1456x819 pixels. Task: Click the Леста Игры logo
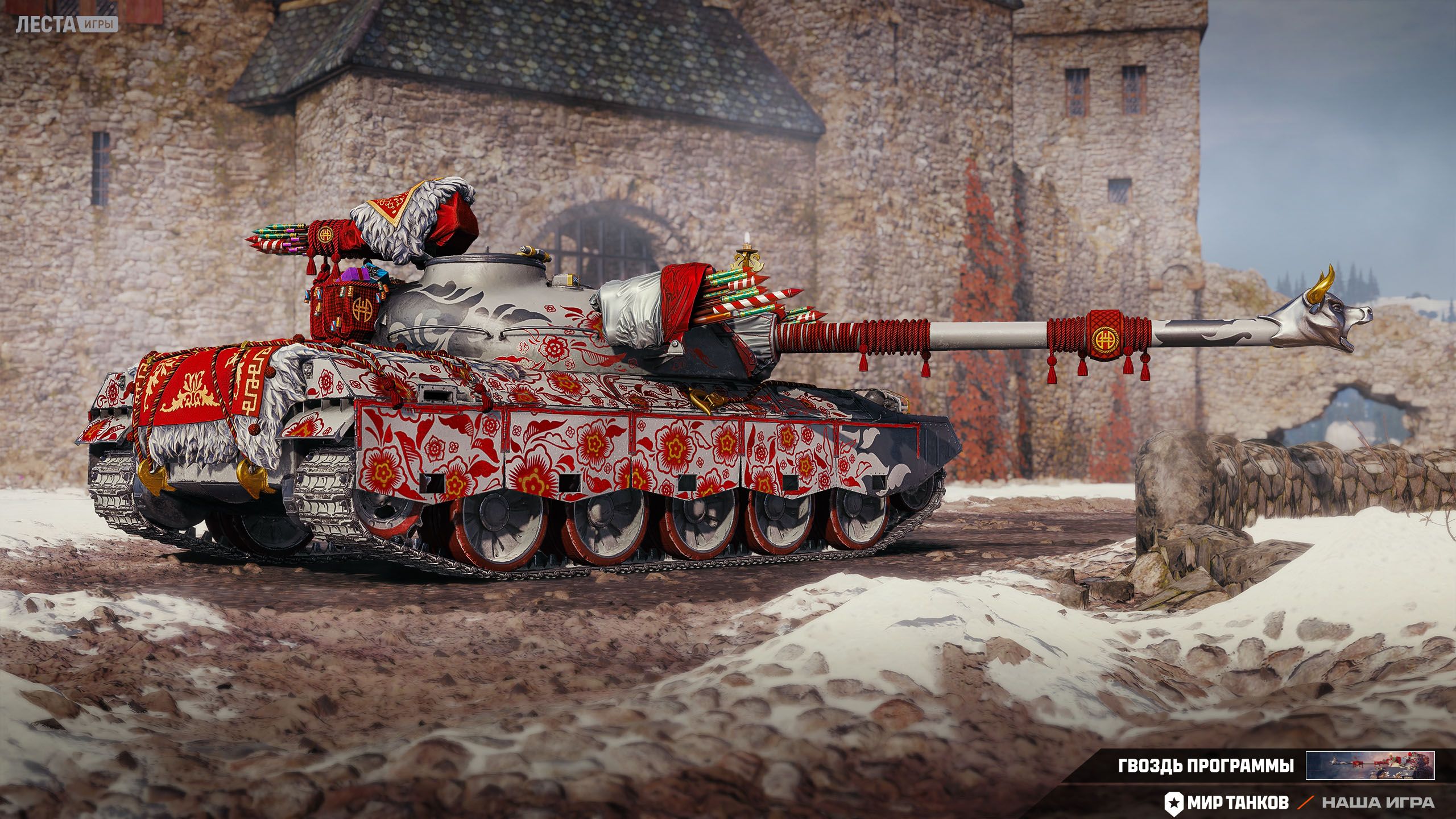tap(67, 24)
